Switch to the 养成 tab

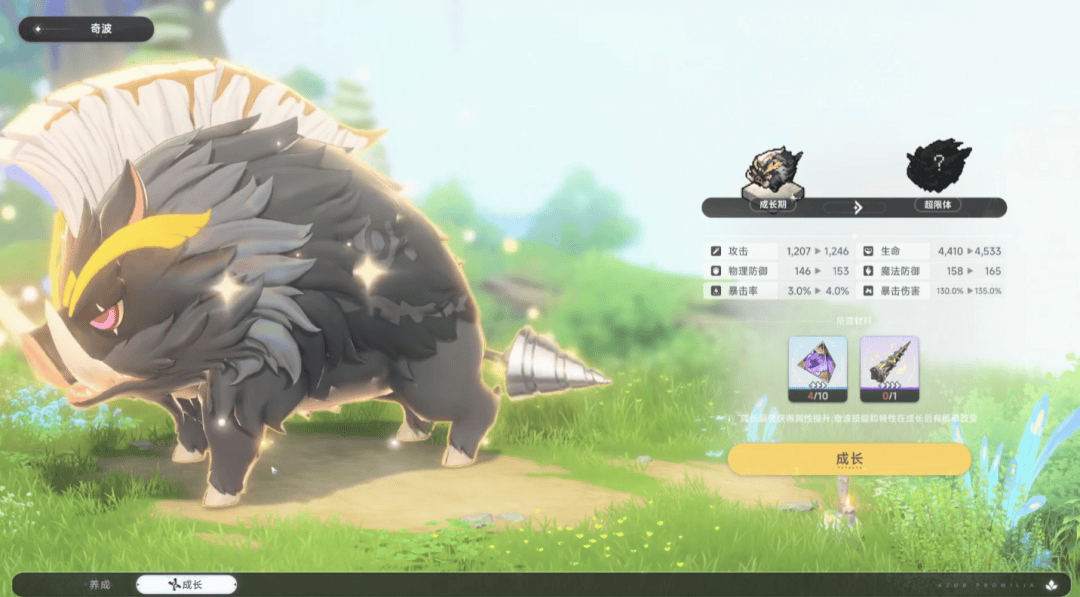point(99,584)
